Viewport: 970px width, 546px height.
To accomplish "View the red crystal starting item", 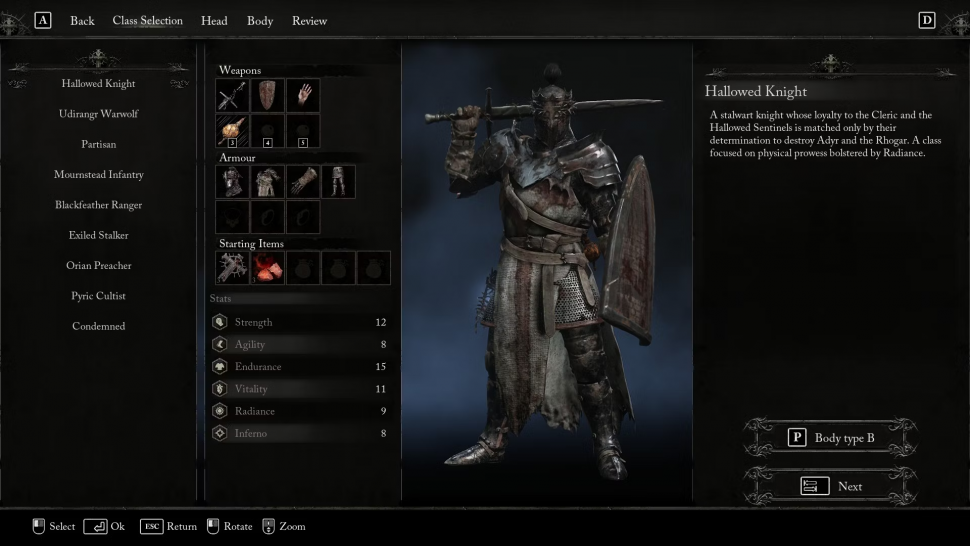I will coord(268,267).
